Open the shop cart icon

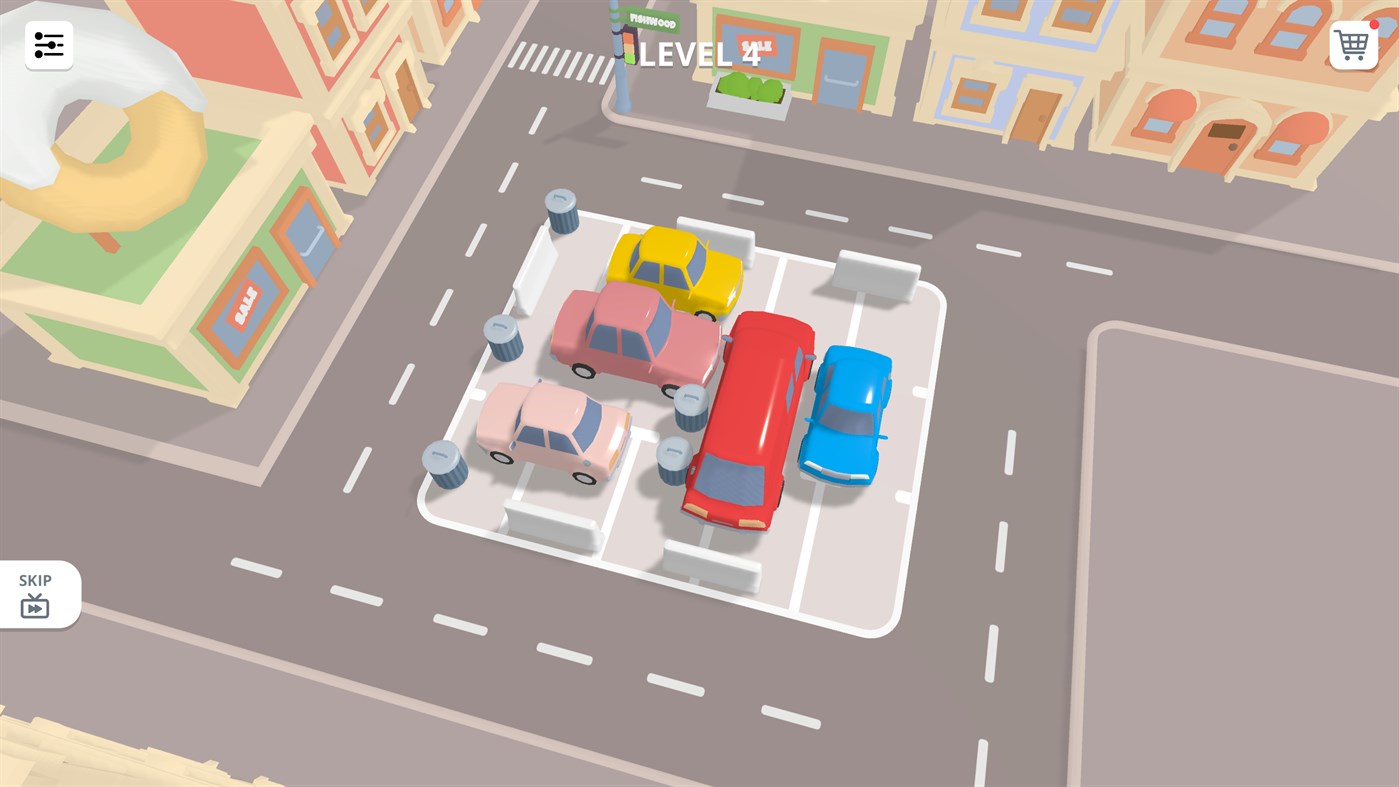[1352, 44]
